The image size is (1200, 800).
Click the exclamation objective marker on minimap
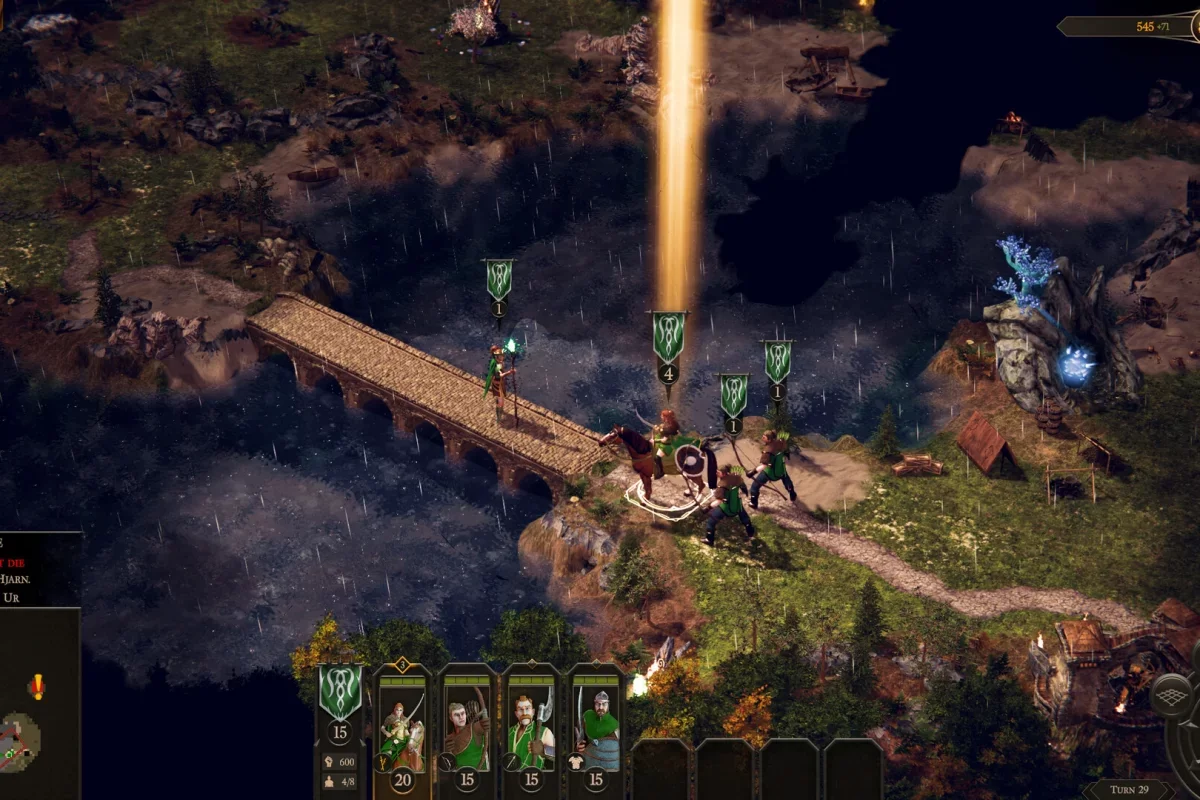point(37,686)
